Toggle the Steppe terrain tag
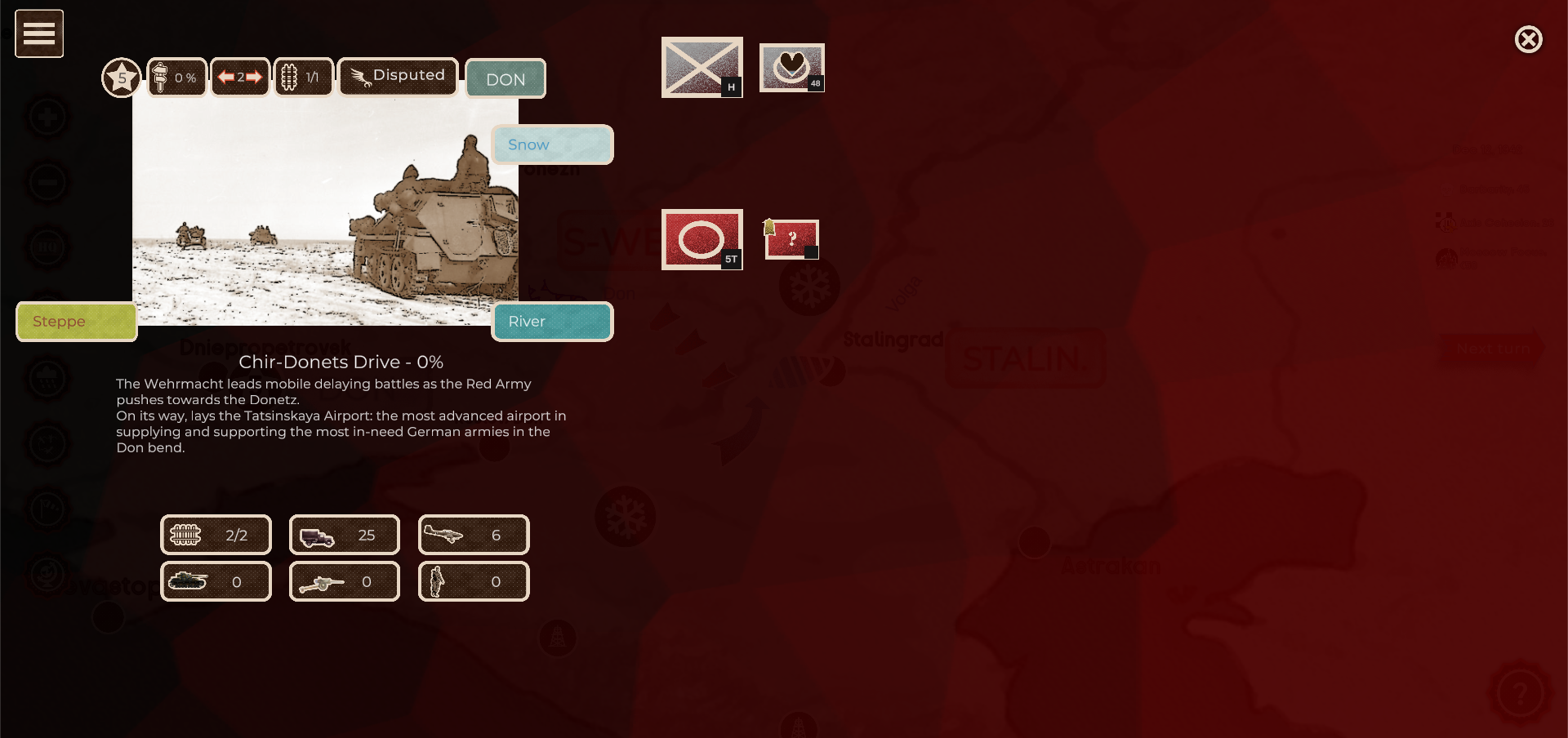Screen dimensions: 1568x738 (x=76, y=321)
